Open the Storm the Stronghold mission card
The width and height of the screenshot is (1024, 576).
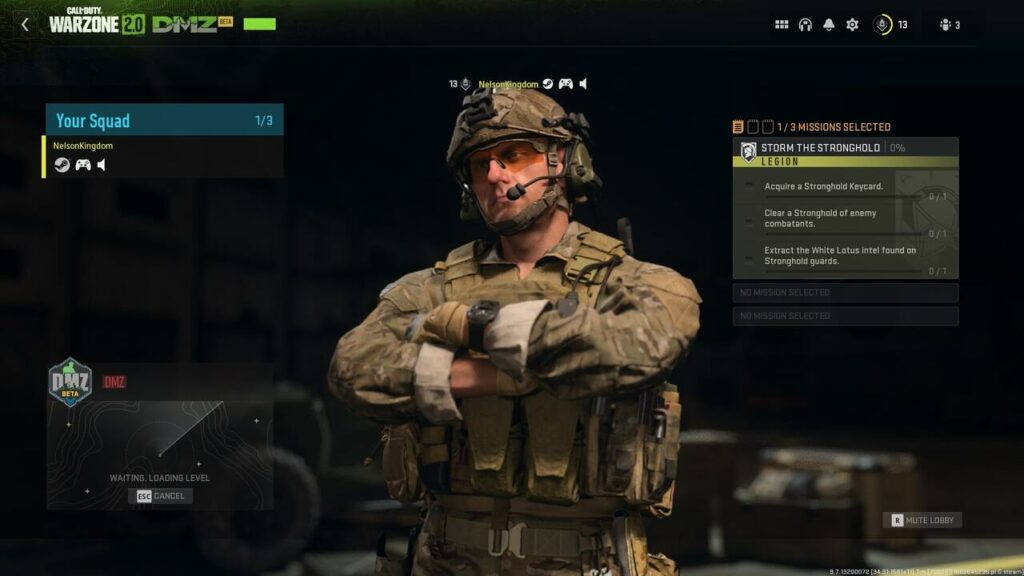tap(845, 148)
